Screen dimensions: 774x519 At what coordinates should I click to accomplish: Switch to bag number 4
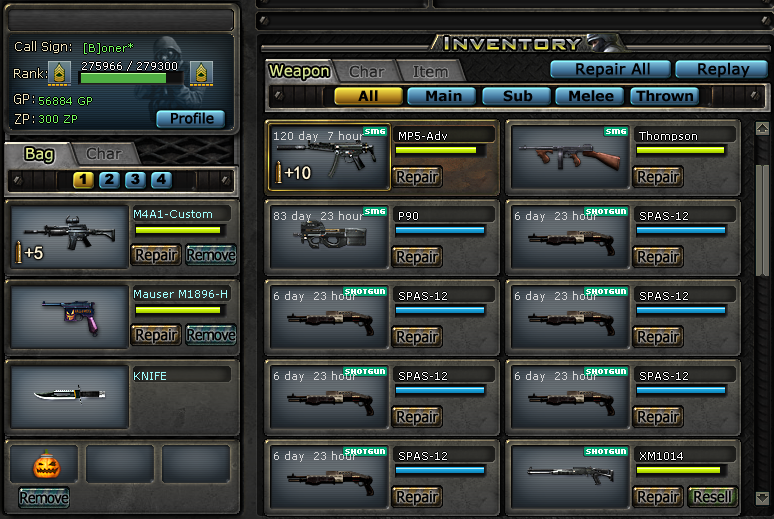coord(160,180)
